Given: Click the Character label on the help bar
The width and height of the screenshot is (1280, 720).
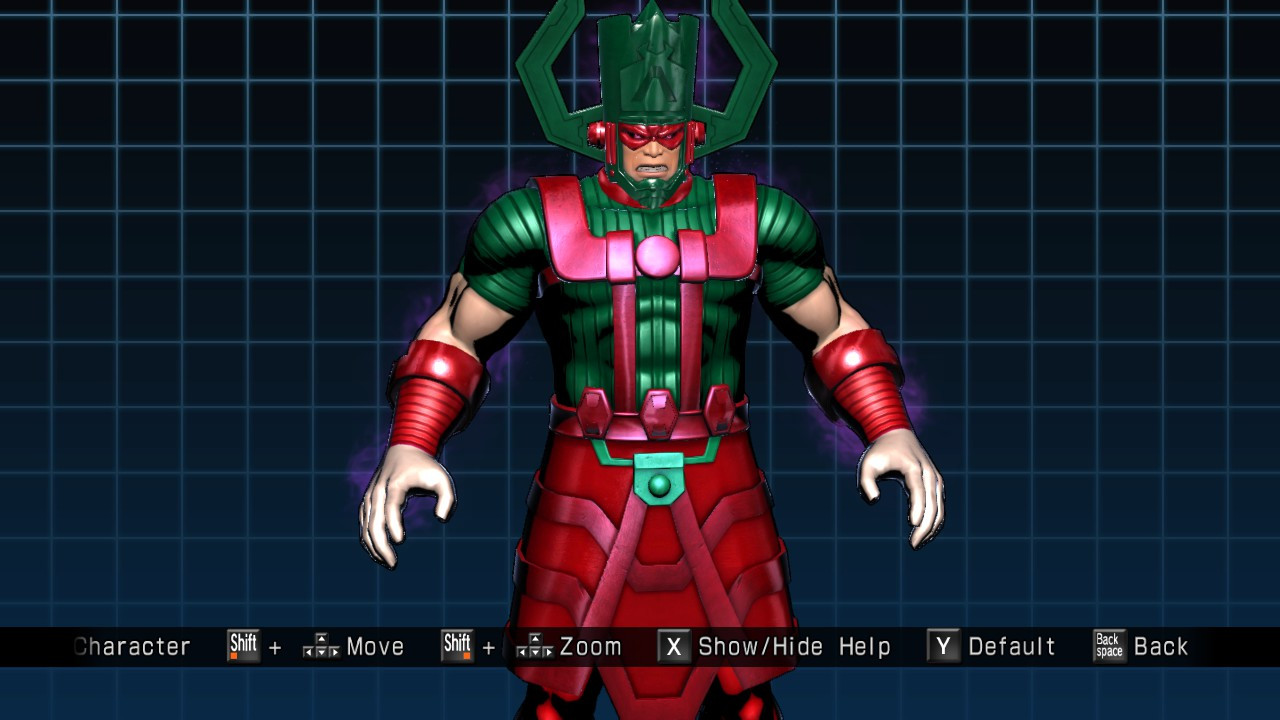Looking at the screenshot, I should point(131,647).
